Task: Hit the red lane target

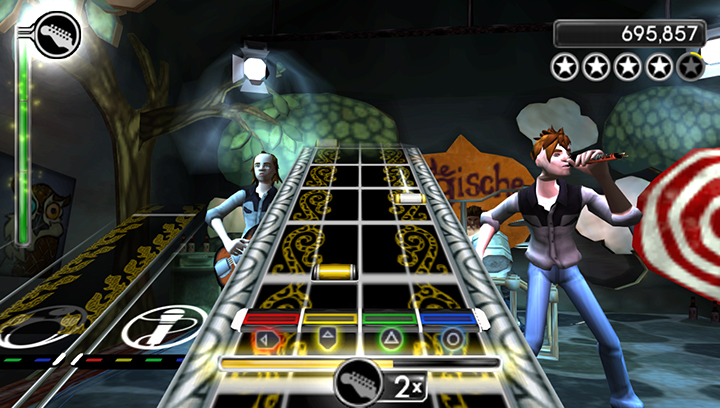Action: tap(267, 338)
